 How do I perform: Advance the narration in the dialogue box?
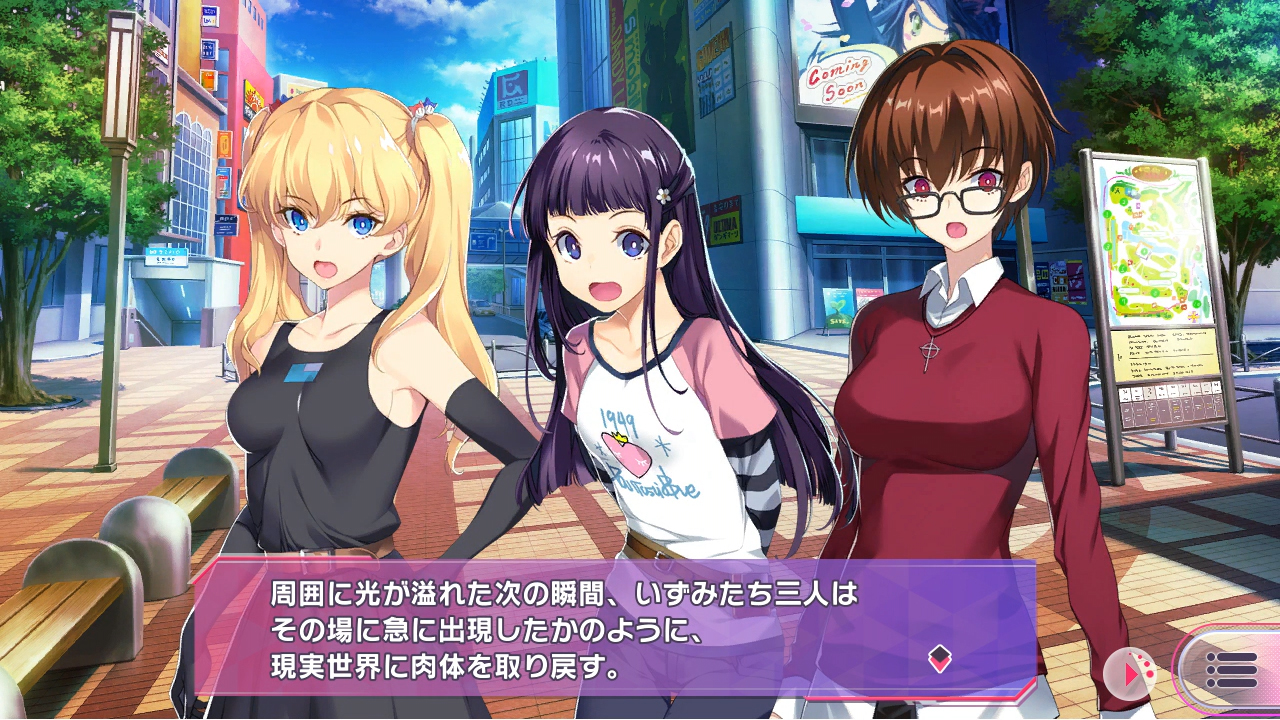pyautogui.click(x=600, y=626)
